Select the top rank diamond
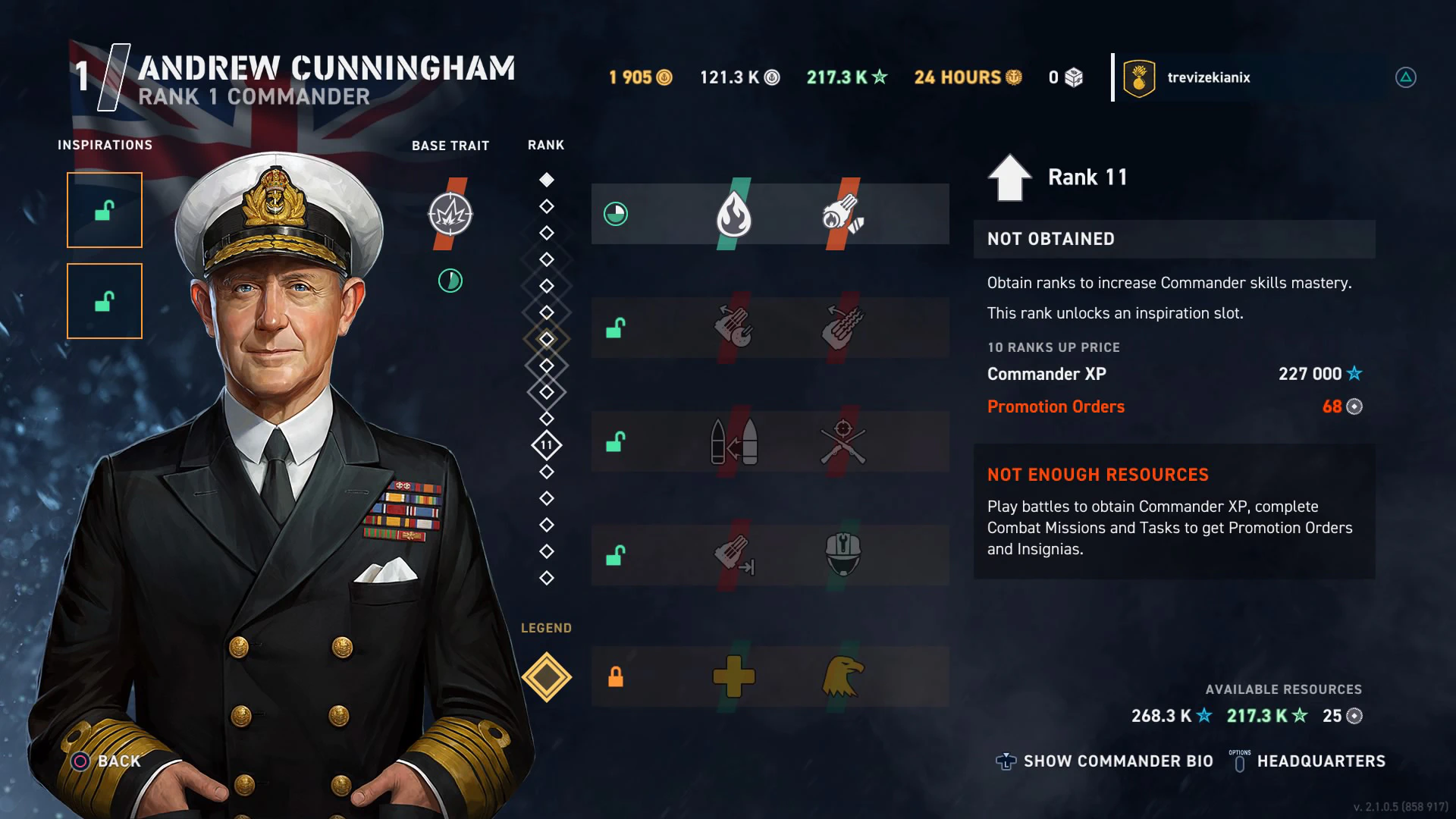Viewport: 1456px width, 819px height. (x=546, y=180)
